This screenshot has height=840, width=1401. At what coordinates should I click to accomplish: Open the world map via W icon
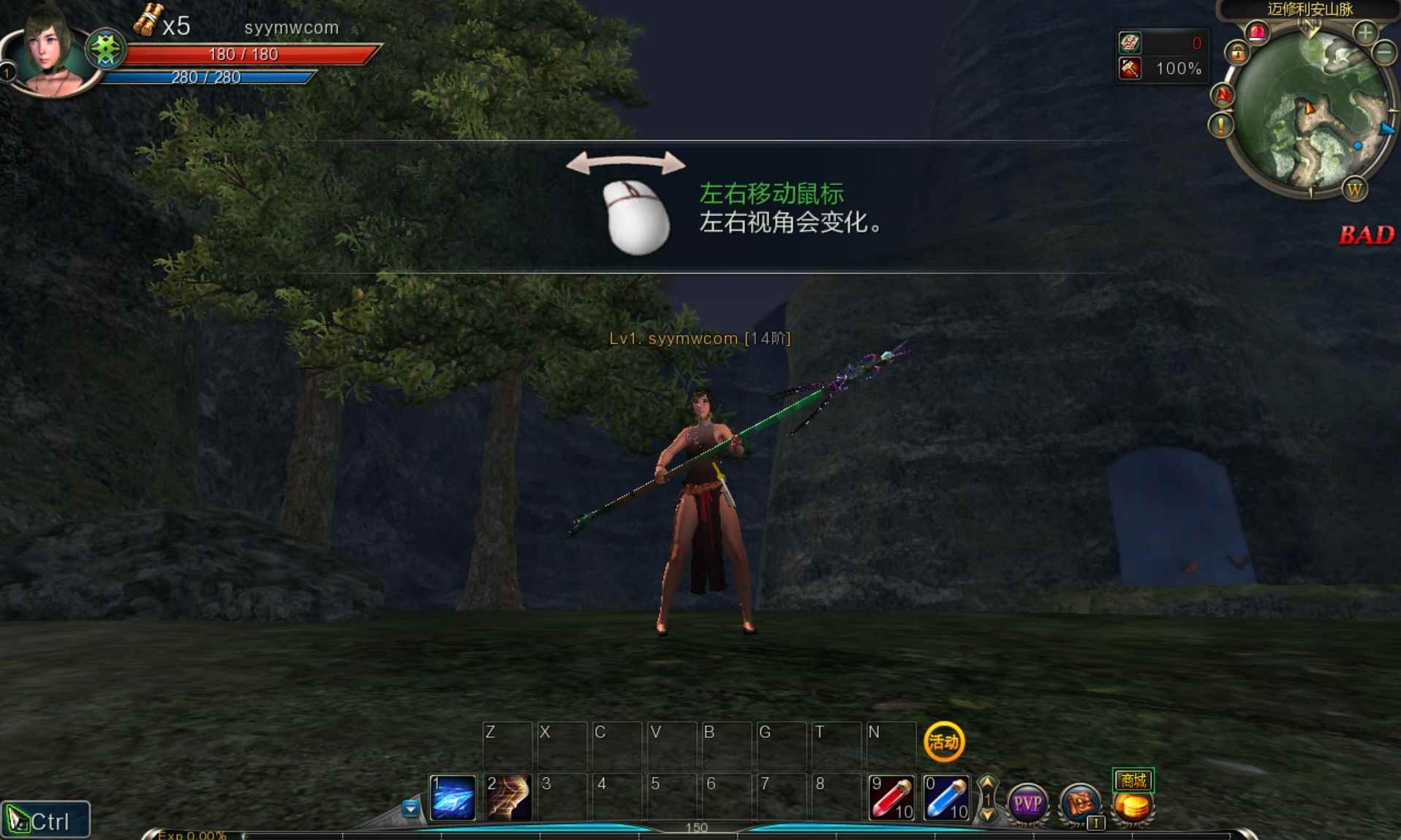[1354, 190]
